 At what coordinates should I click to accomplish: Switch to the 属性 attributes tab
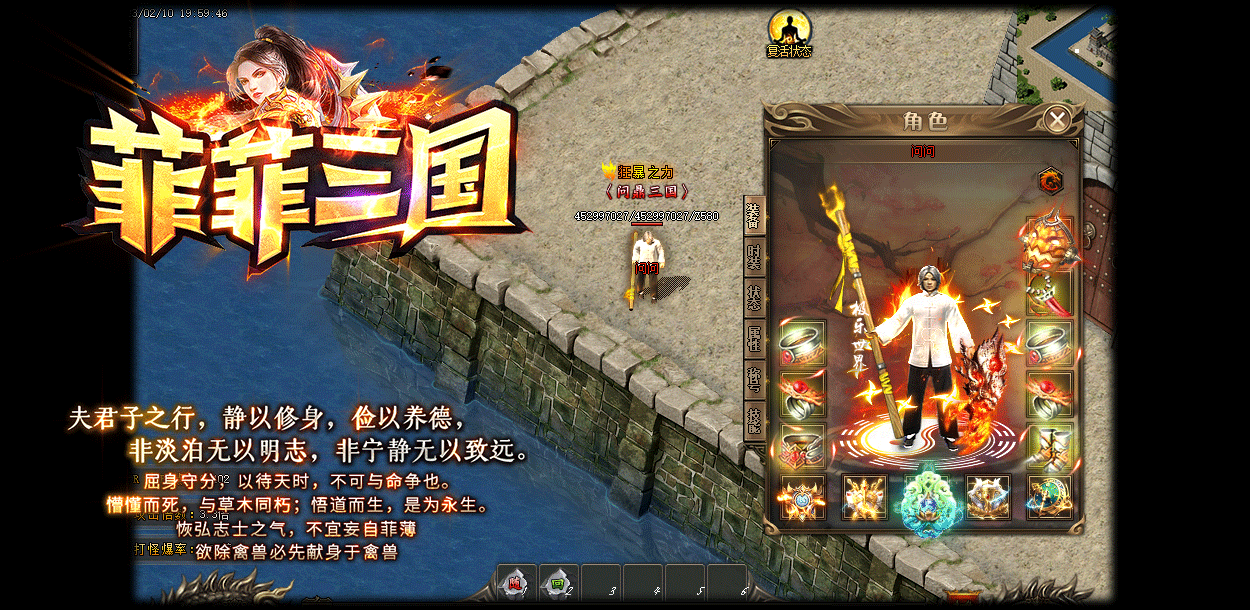(754, 338)
